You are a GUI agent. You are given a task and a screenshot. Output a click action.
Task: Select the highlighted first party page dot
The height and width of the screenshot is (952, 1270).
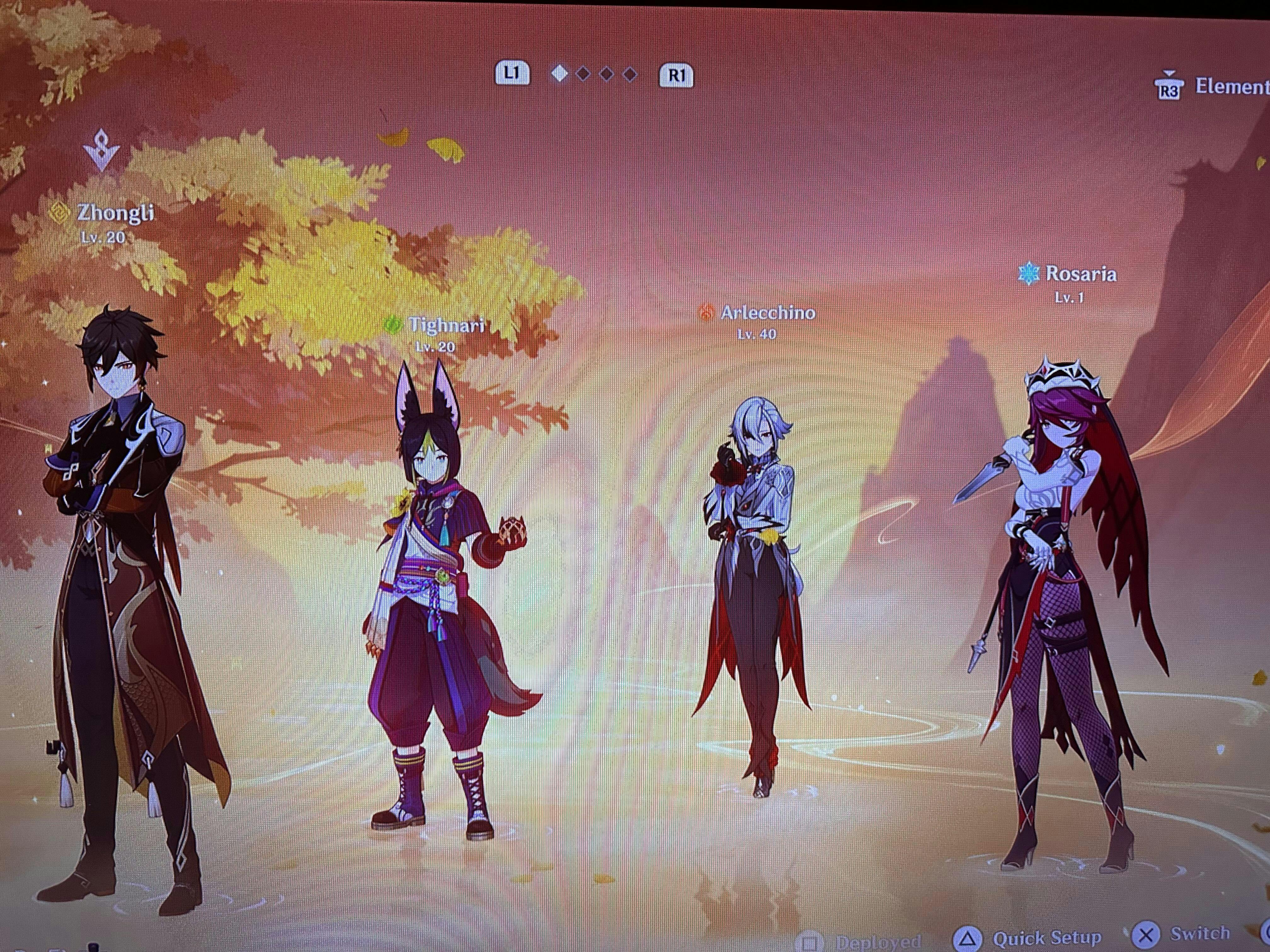[559, 74]
